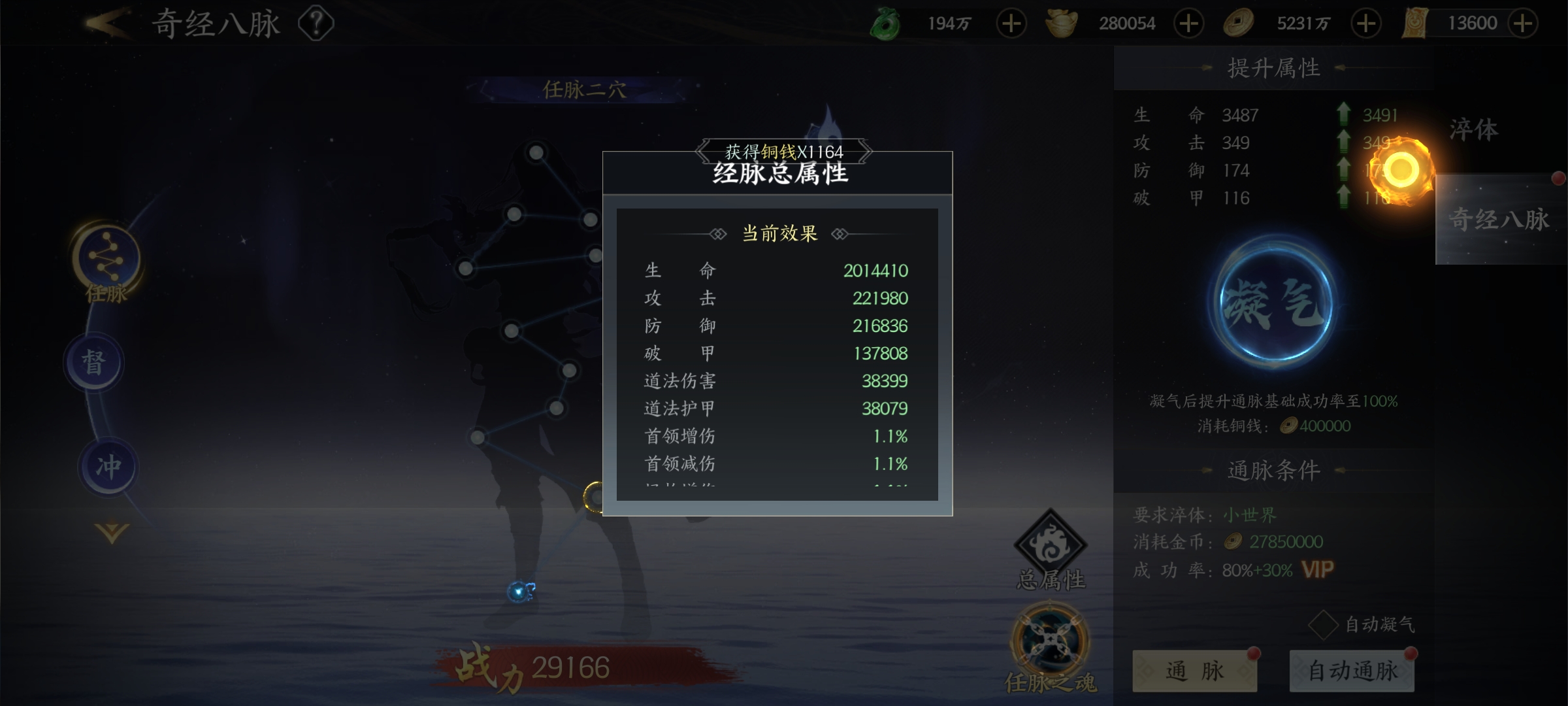Select the 任脉 meridian tab
This screenshot has height=706, width=1568.
pos(106,261)
